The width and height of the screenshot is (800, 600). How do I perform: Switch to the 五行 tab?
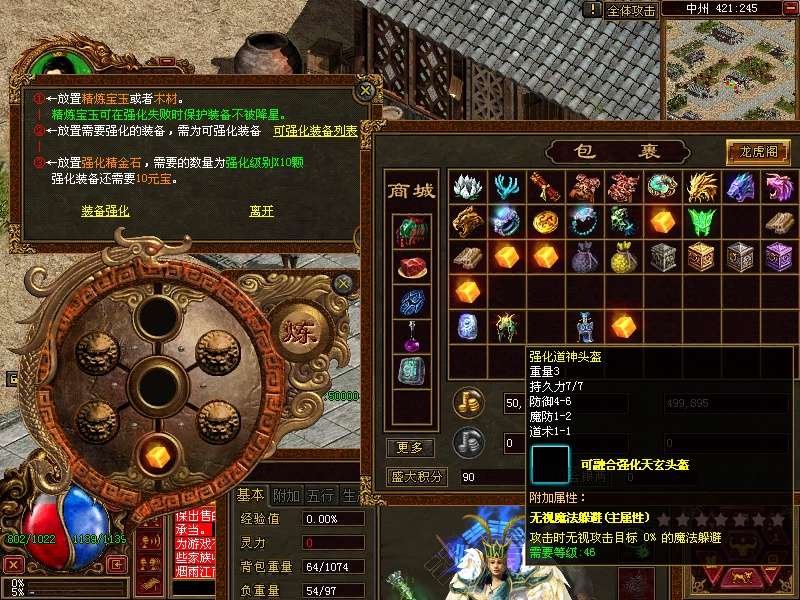coord(320,496)
